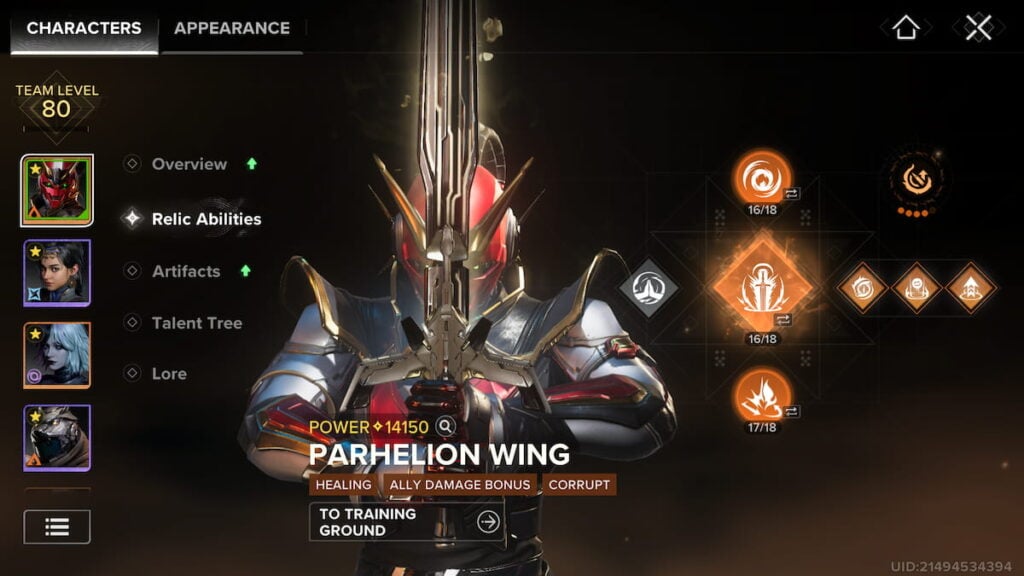Pick the hooded beast character portrait
This screenshot has height=576, width=1024.
click(x=57, y=437)
